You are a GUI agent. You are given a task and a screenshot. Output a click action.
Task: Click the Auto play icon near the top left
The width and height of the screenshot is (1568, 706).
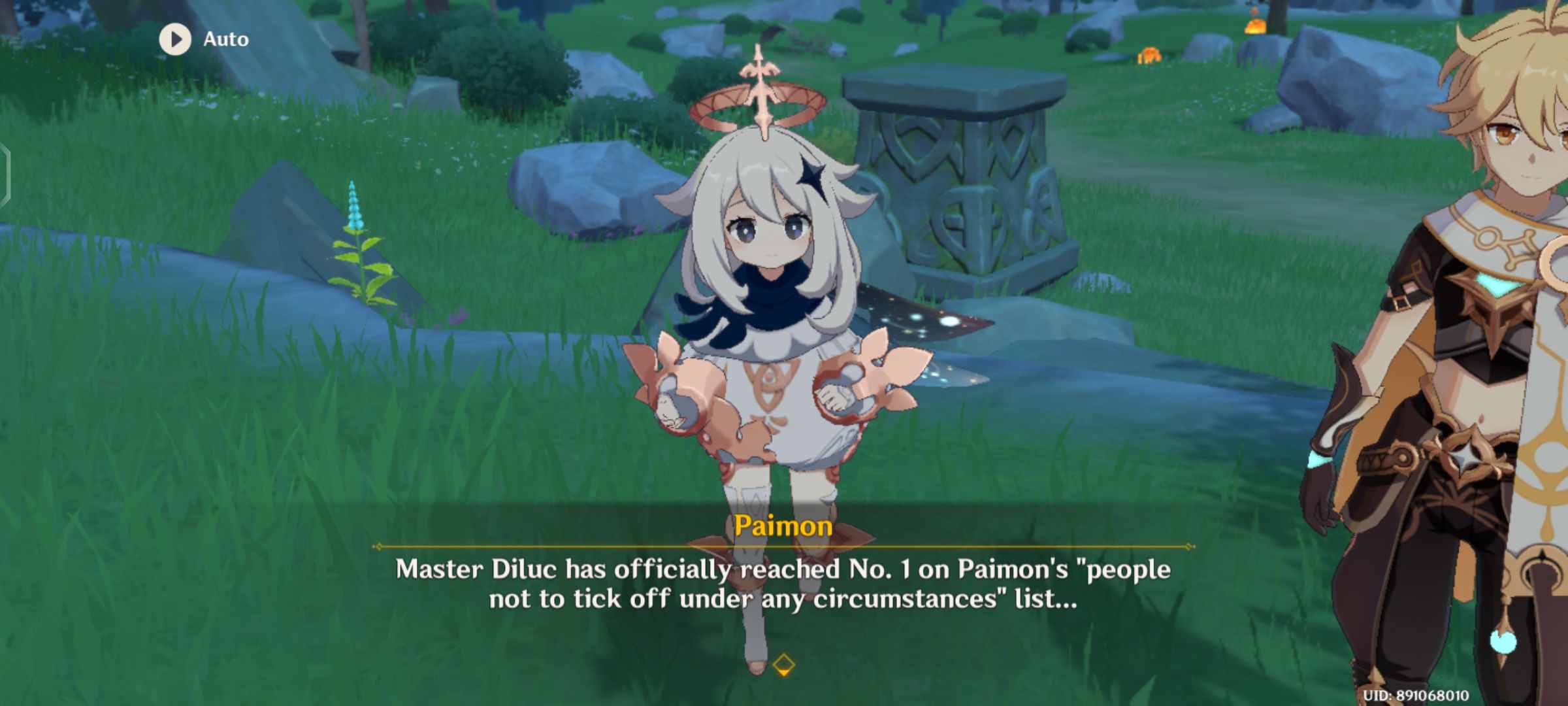(174, 39)
